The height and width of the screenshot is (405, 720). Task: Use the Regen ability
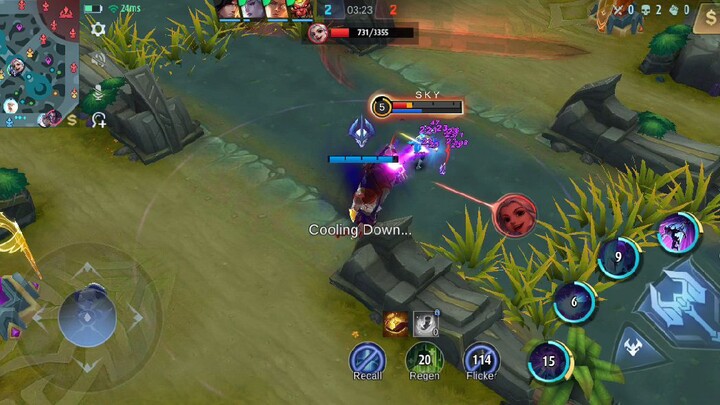tap(424, 360)
